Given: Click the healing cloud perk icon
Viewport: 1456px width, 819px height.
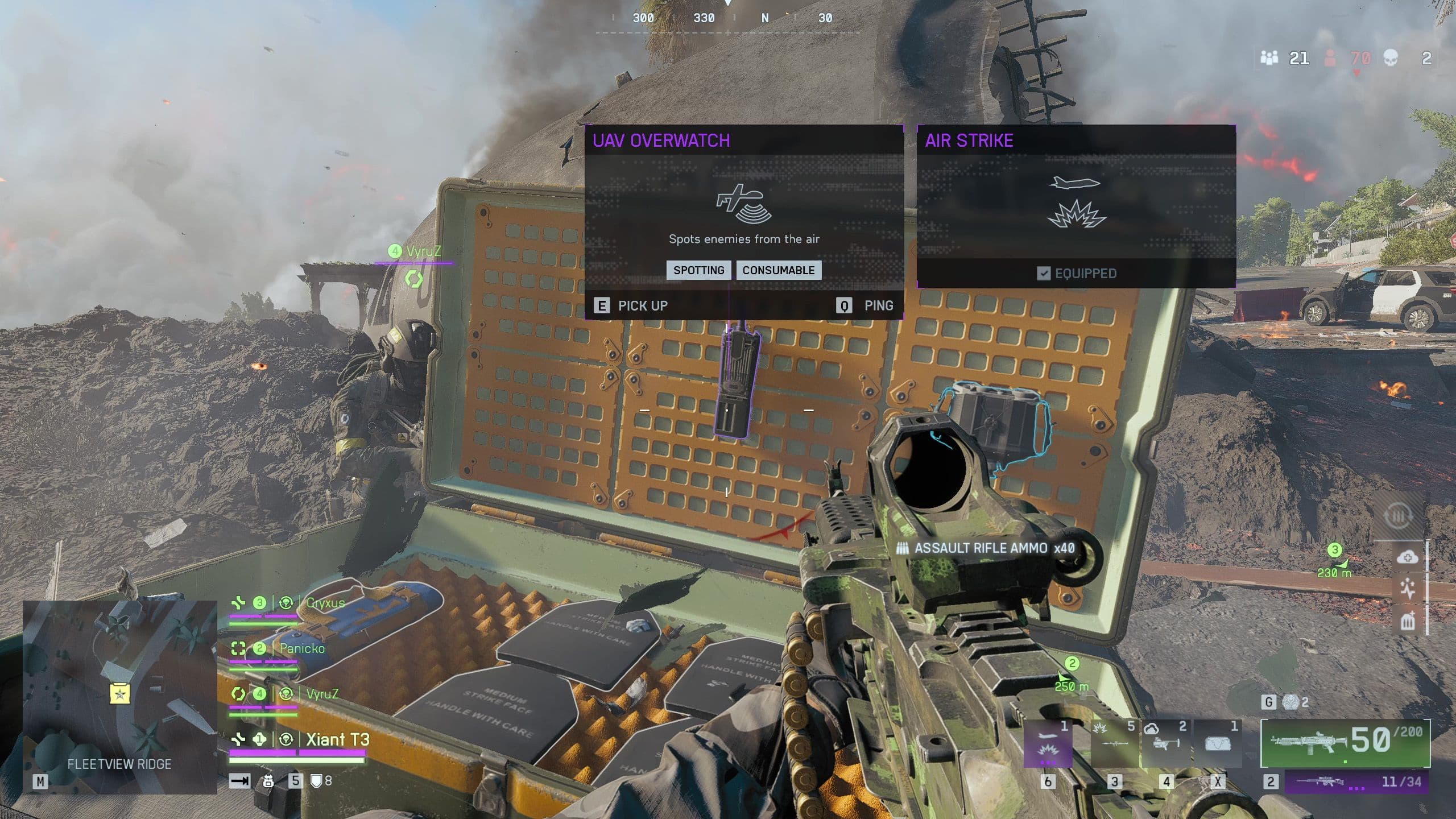Looking at the screenshot, I should pos(1408,557).
